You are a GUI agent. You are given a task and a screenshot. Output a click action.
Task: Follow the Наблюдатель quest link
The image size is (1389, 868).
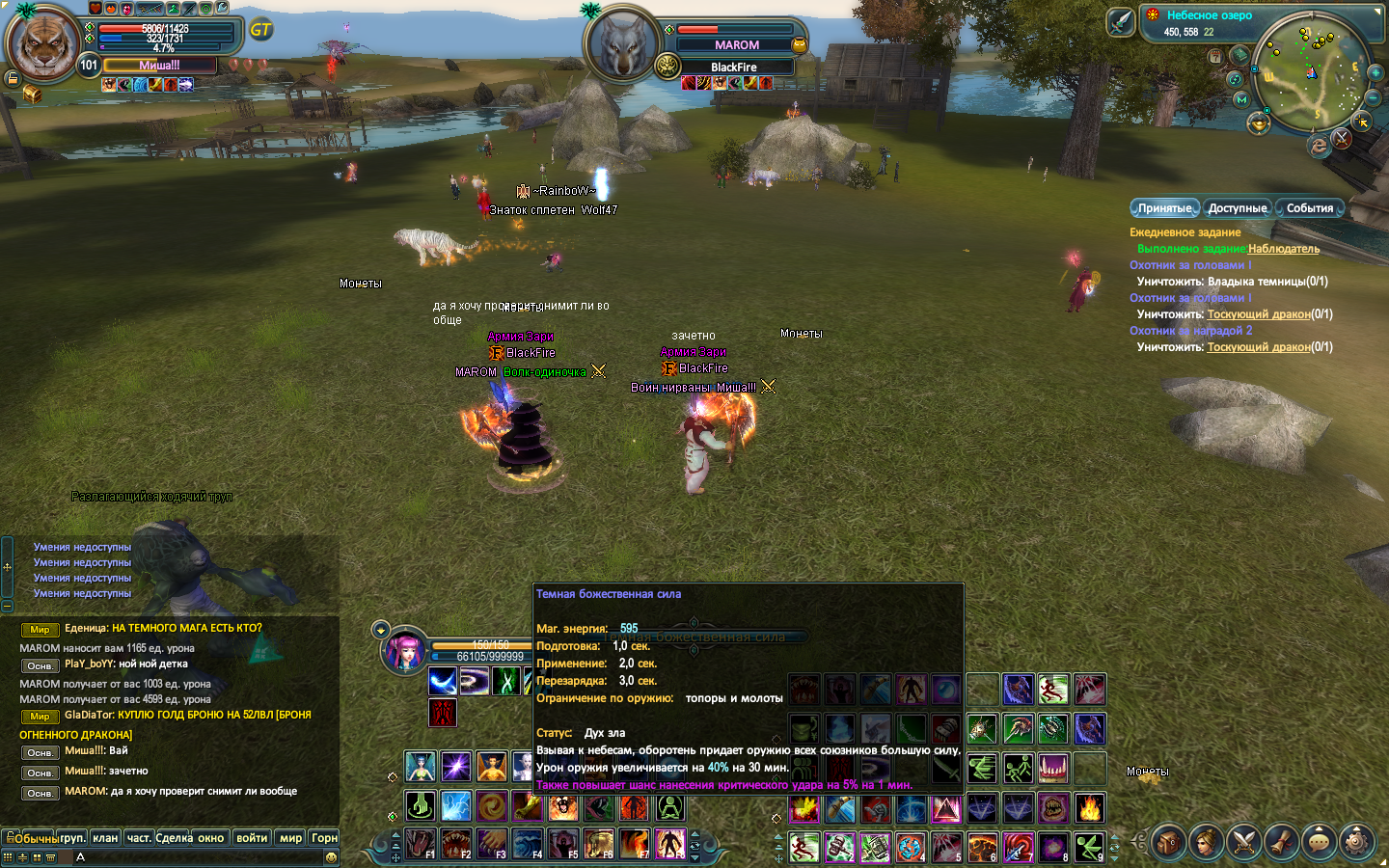pos(1283,249)
